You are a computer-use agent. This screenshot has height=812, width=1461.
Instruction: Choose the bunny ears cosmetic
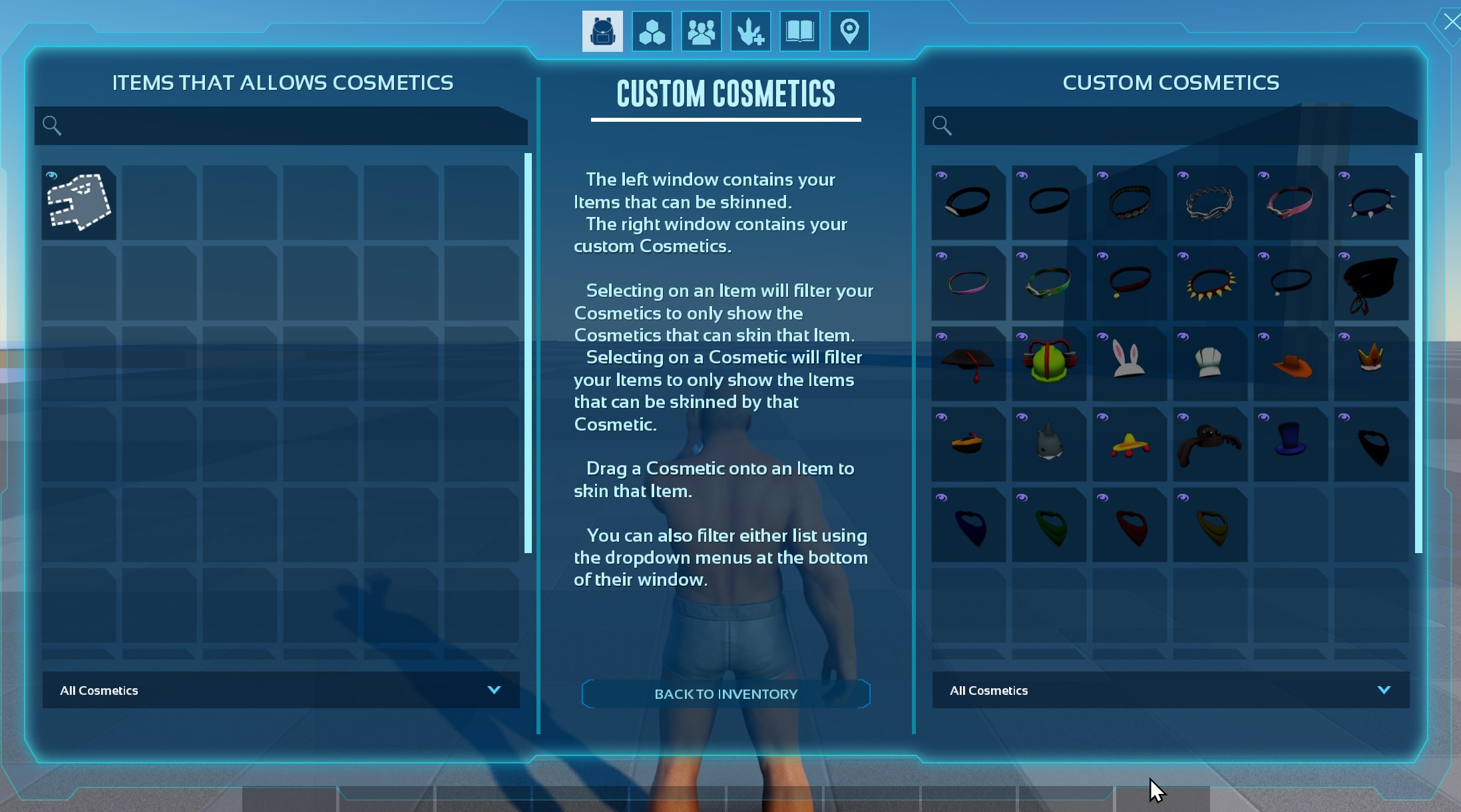[x=1129, y=363]
